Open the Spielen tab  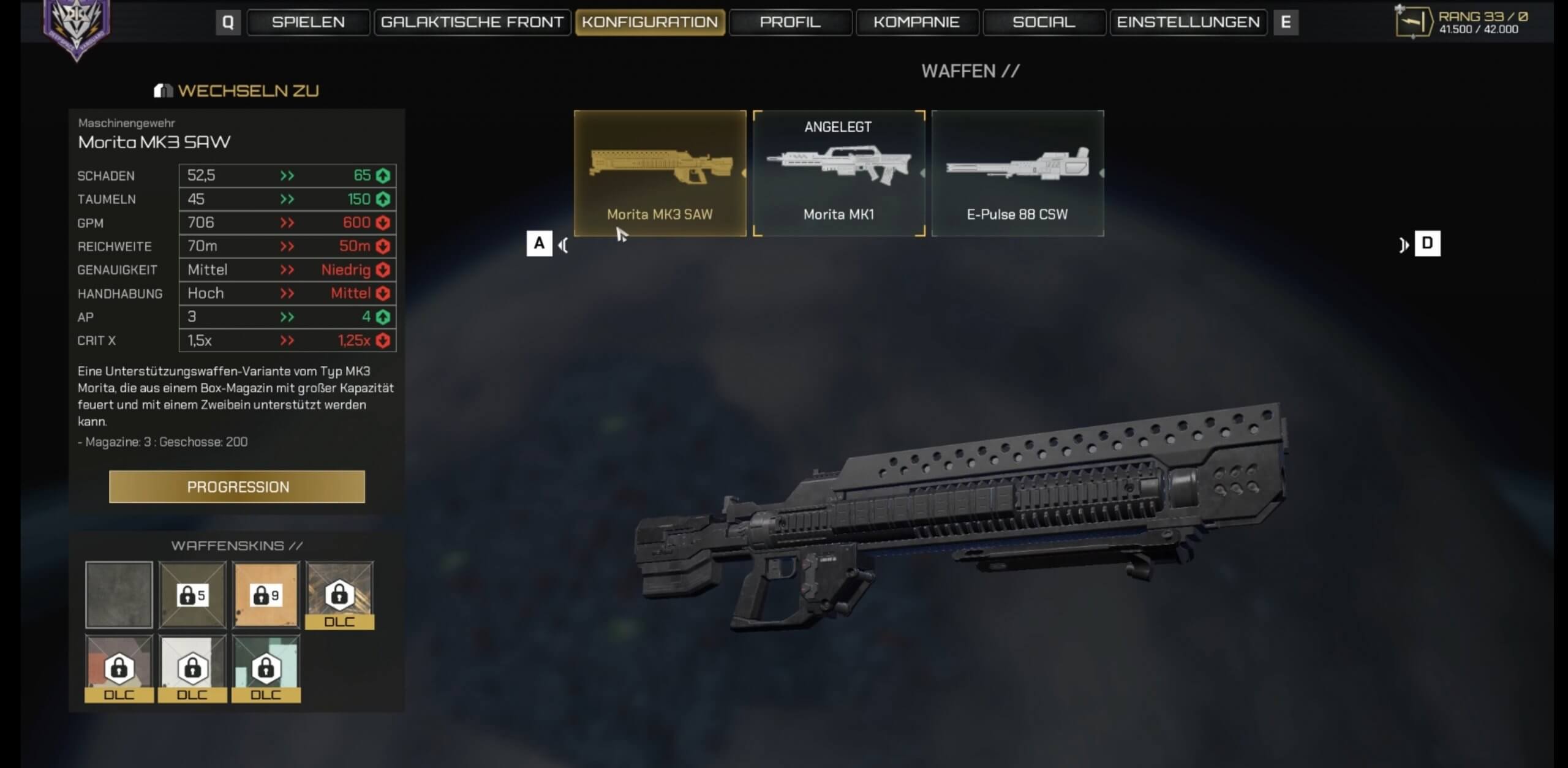[x=308, y=22]
